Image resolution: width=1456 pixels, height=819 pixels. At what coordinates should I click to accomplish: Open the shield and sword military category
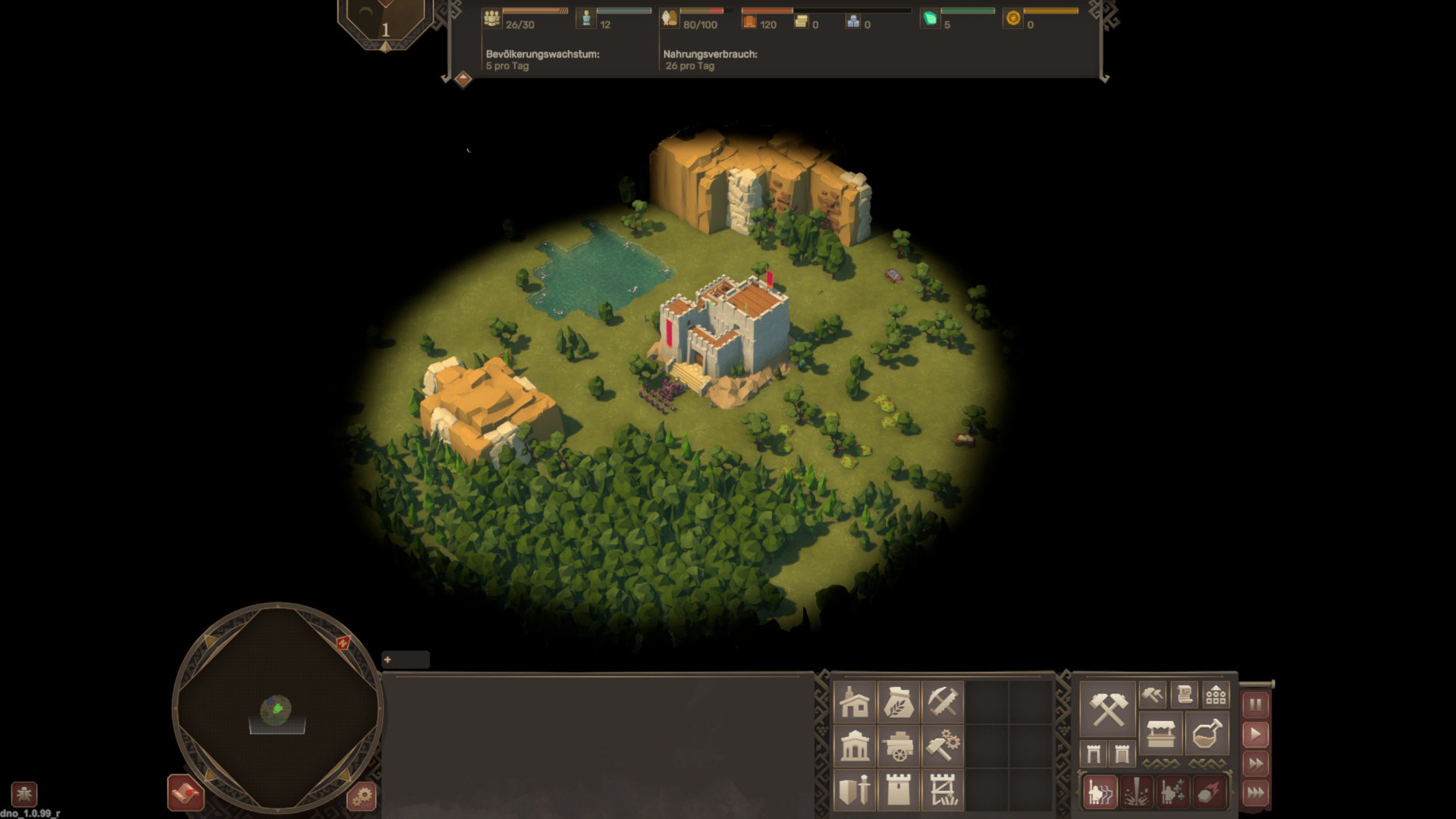(855, 790)
